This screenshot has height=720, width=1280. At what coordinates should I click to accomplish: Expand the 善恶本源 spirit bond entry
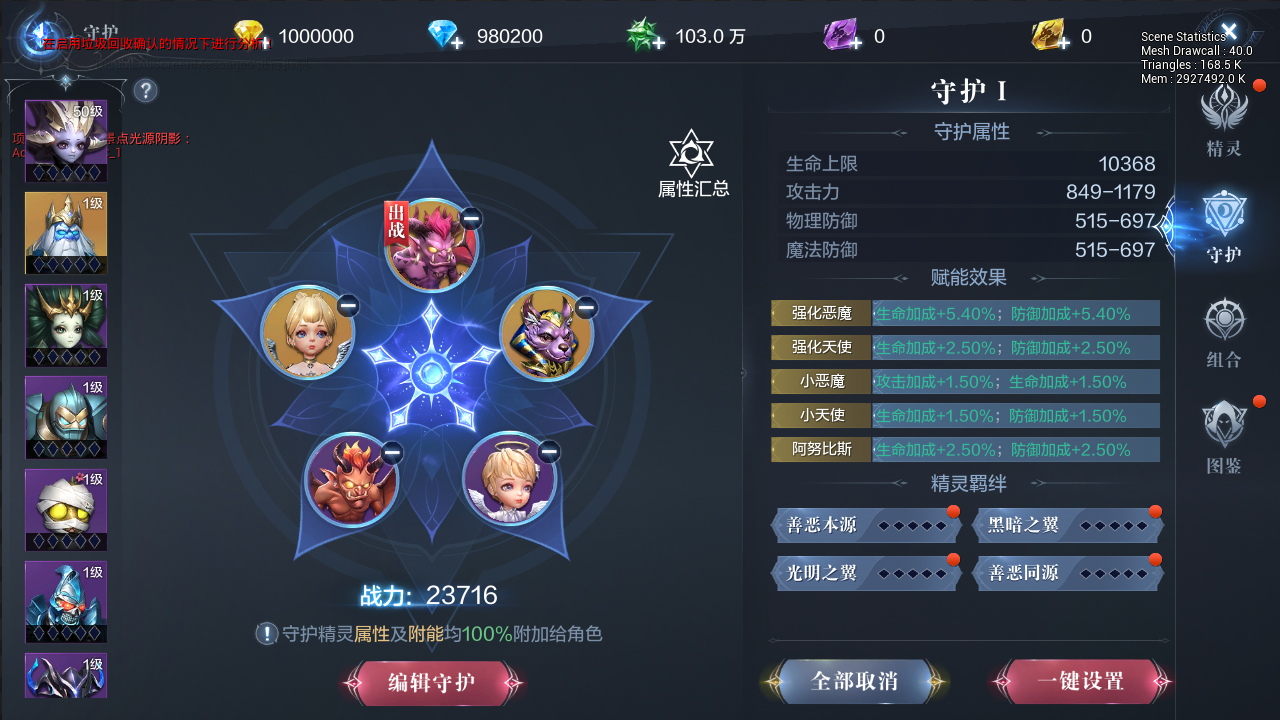pyautogui.click(x=865, y=525)
